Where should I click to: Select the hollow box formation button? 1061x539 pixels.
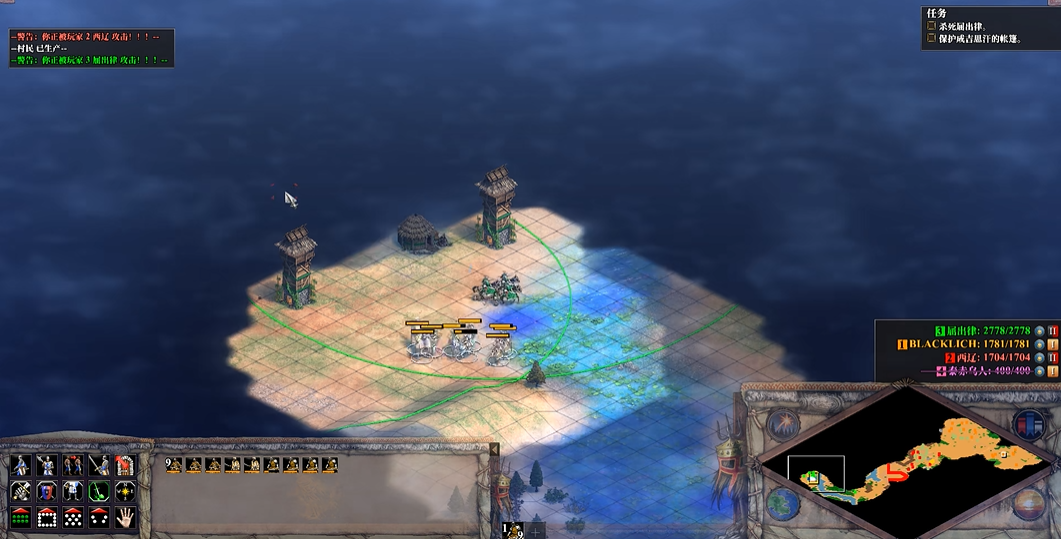(46, 517)
